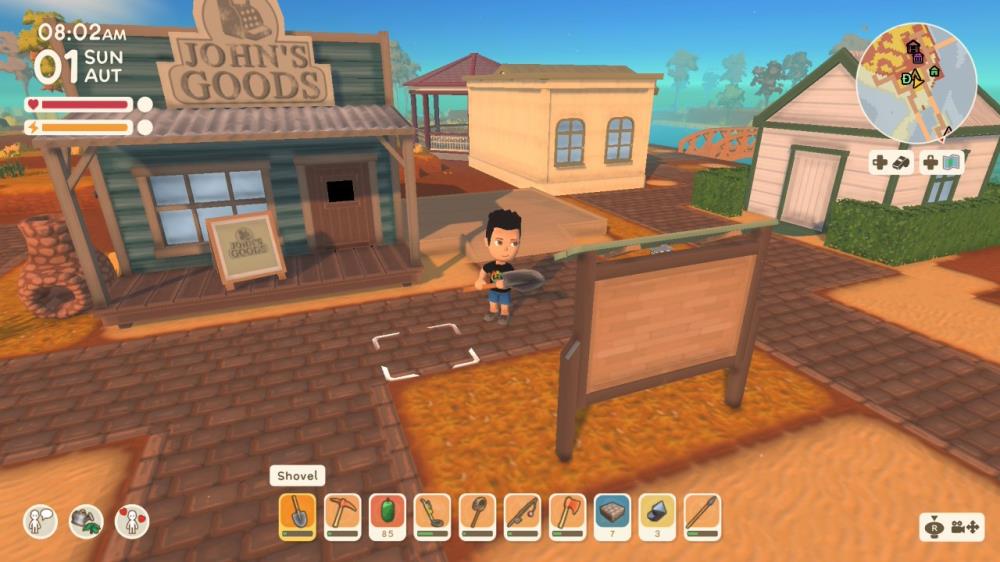Select the Shovel in the hotbar

click(298, 515)
